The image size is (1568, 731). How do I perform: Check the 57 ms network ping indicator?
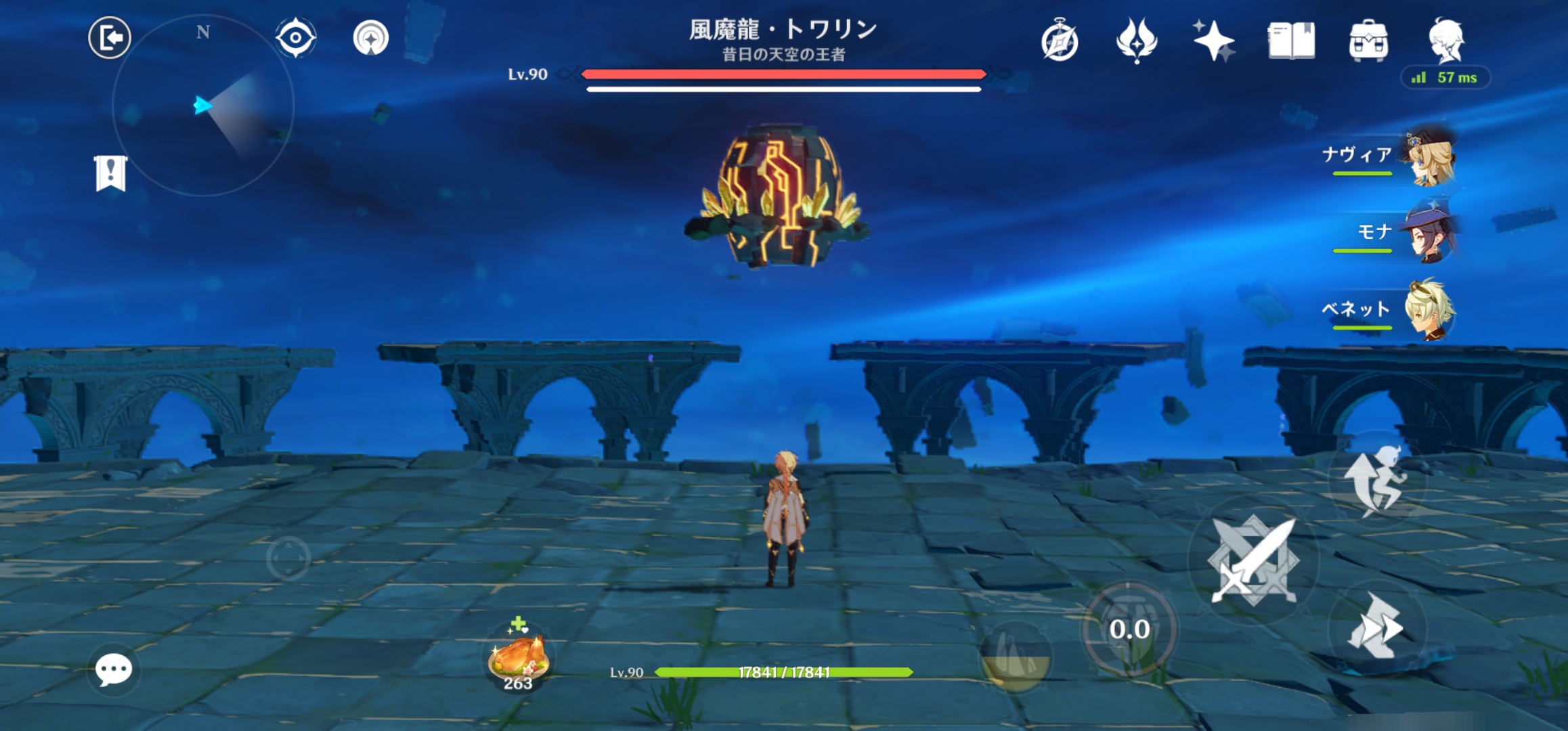pos(1446,77)
